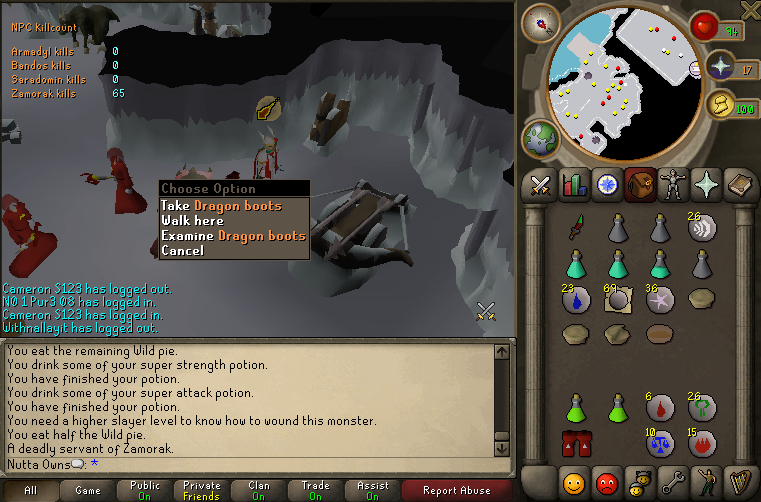Click the compass beside the minimap
The height and width of the screenshot is (502, 761).
tap(546, 21)
